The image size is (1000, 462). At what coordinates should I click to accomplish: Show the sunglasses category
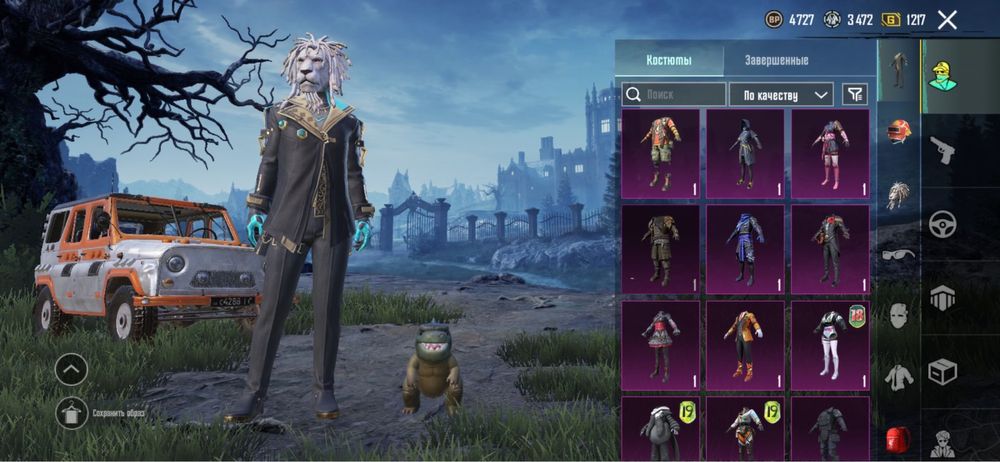coord(899,255)
